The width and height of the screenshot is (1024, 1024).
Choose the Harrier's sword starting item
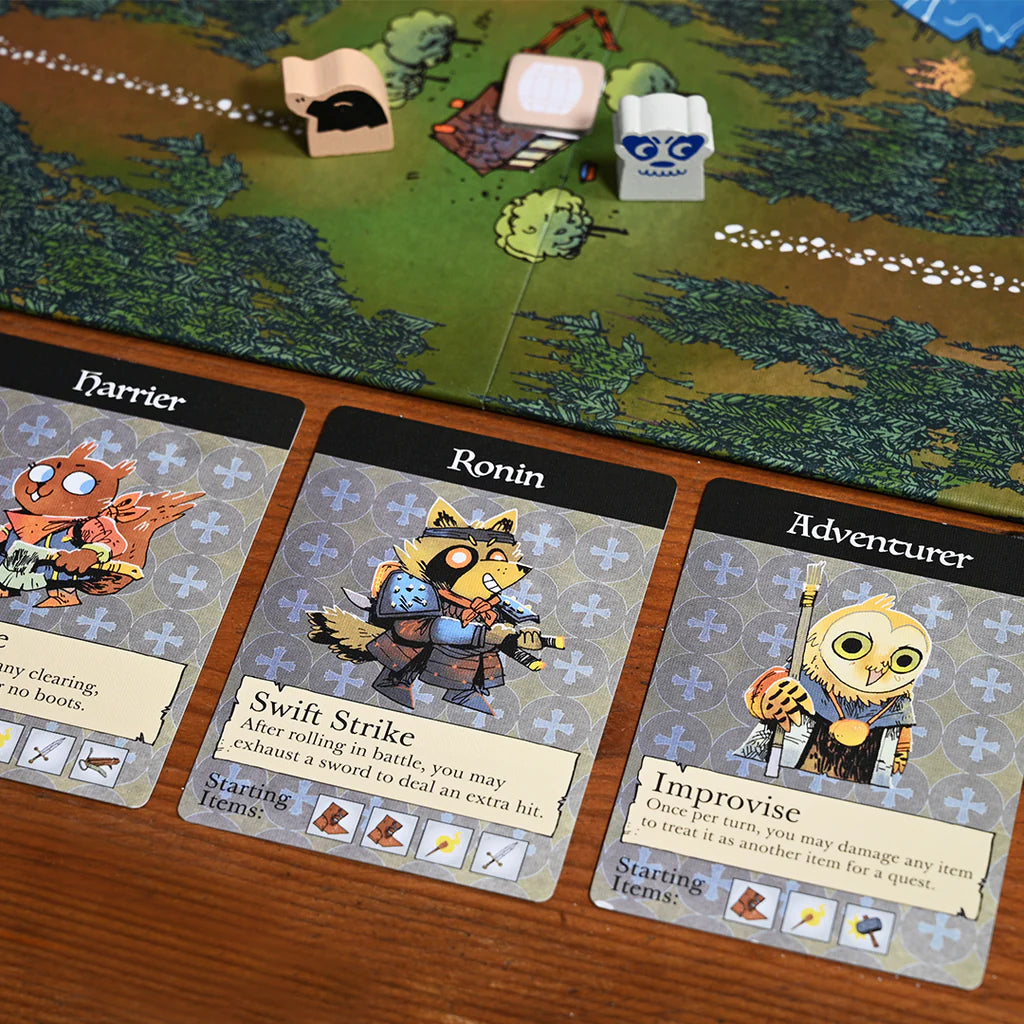coord(44,749)
